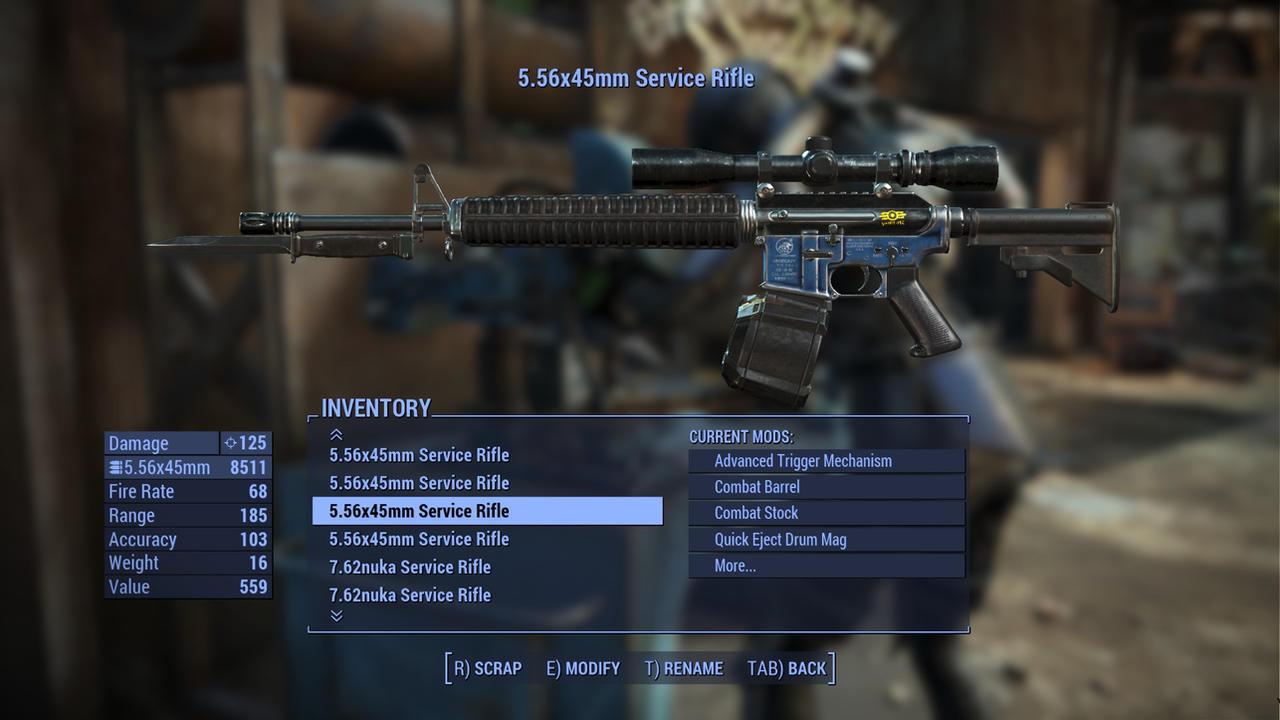Click the scroll-down chevron below the inventory list
1280x720 pixels.
[337, 617]
